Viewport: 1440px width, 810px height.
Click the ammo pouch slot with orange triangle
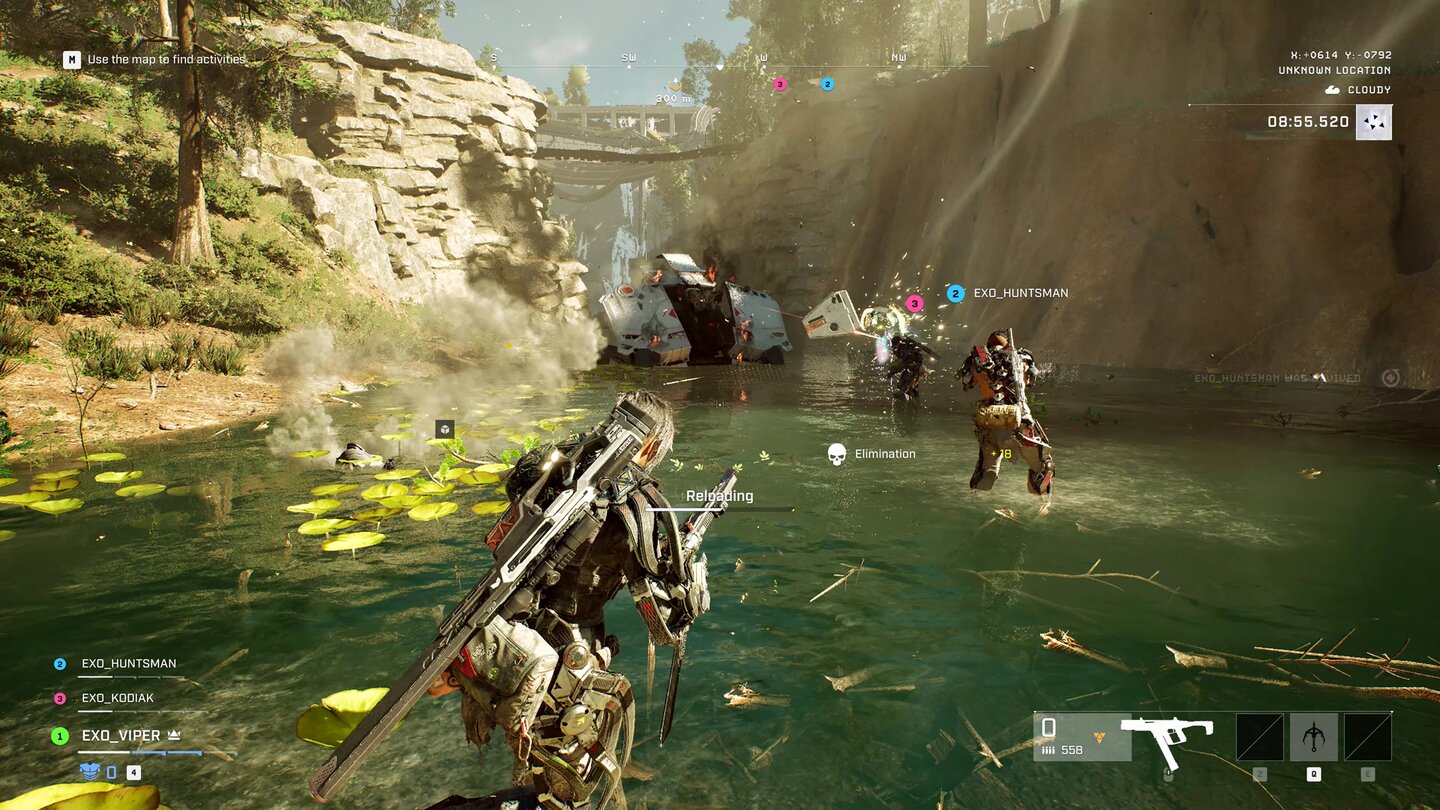click(x=1082, y=737)
